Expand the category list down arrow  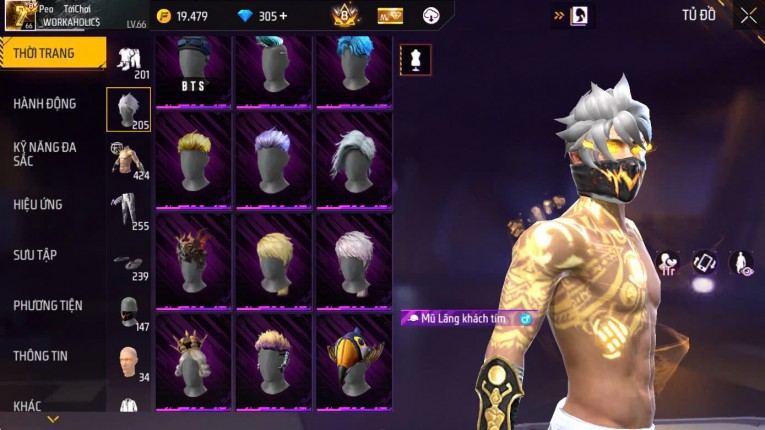click(53, 419)
